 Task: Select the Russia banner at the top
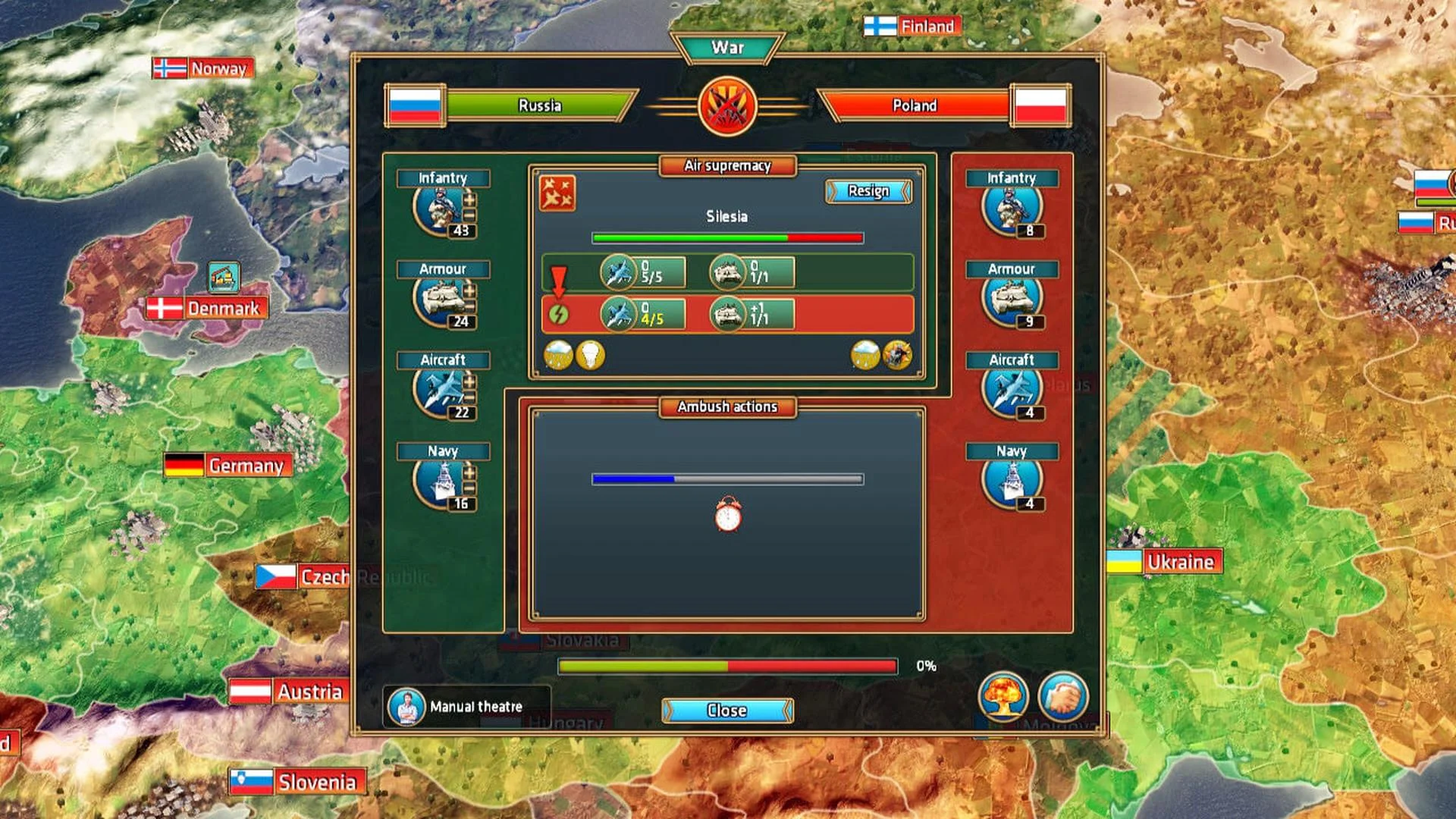pos(540,105)
